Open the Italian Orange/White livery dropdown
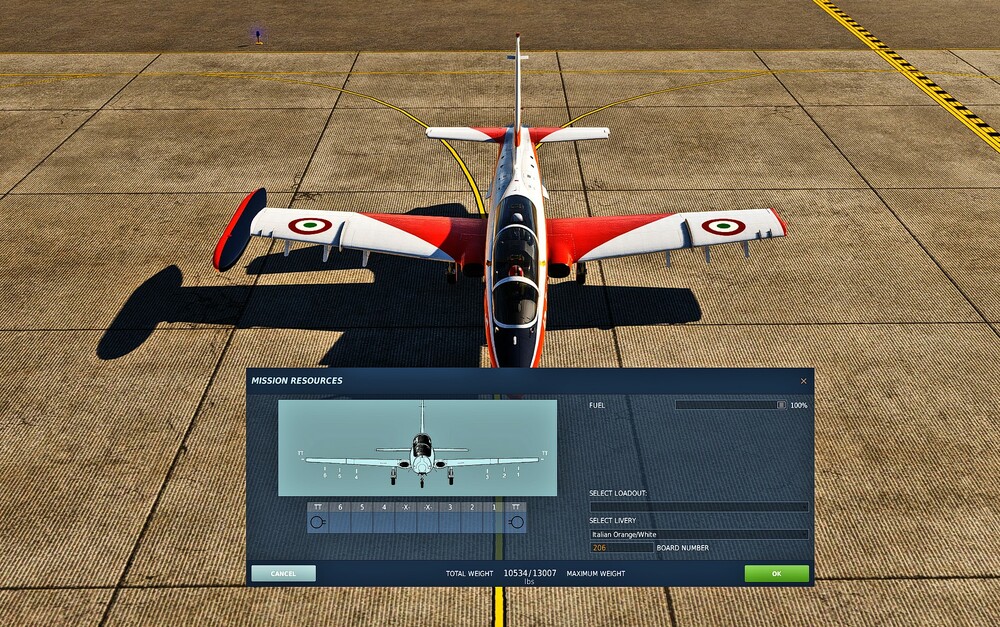1000x627 pixels. (x=698, y=534)
